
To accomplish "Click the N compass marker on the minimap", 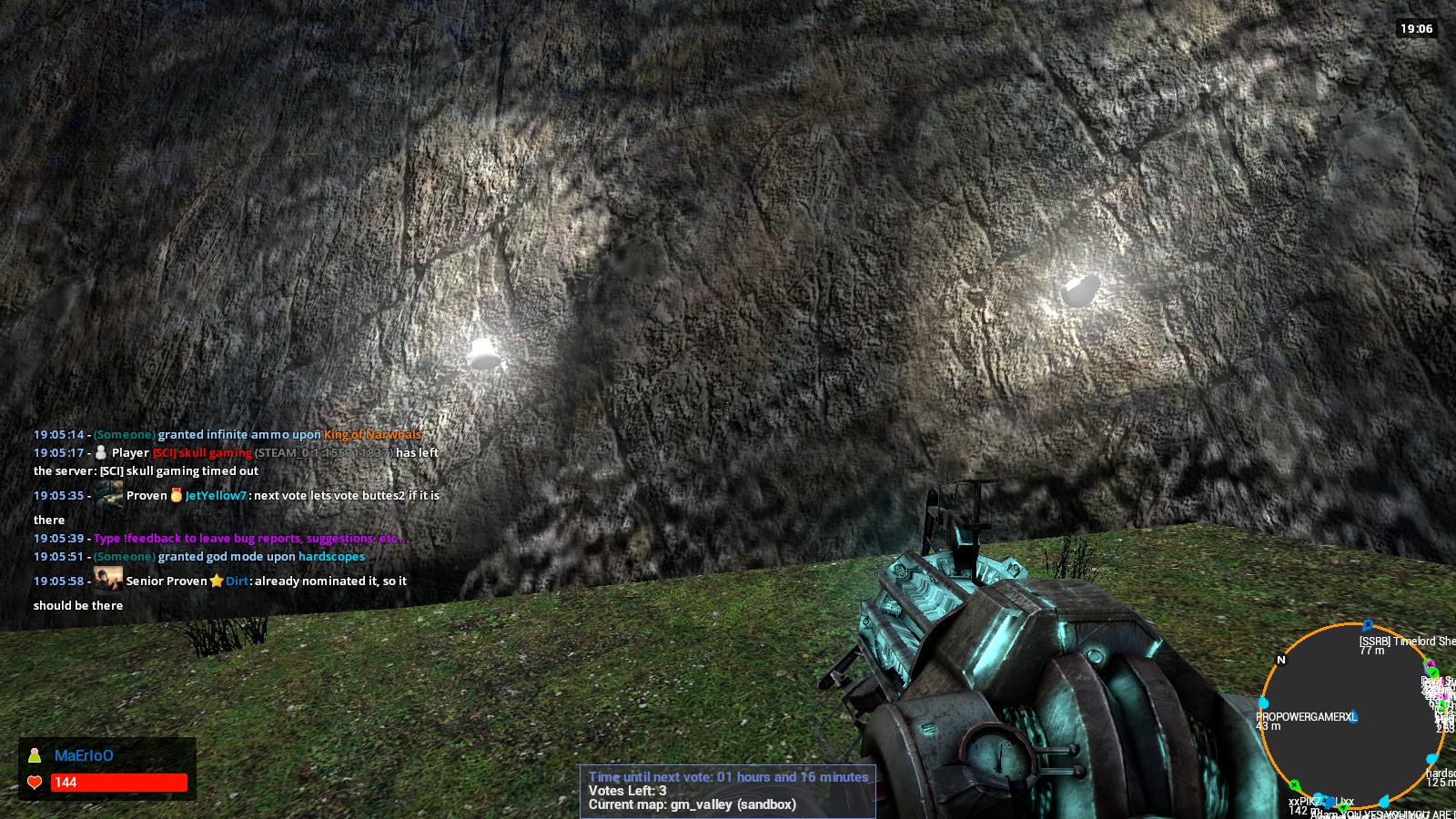I will pyautogui.click(x=1281, y=660).
